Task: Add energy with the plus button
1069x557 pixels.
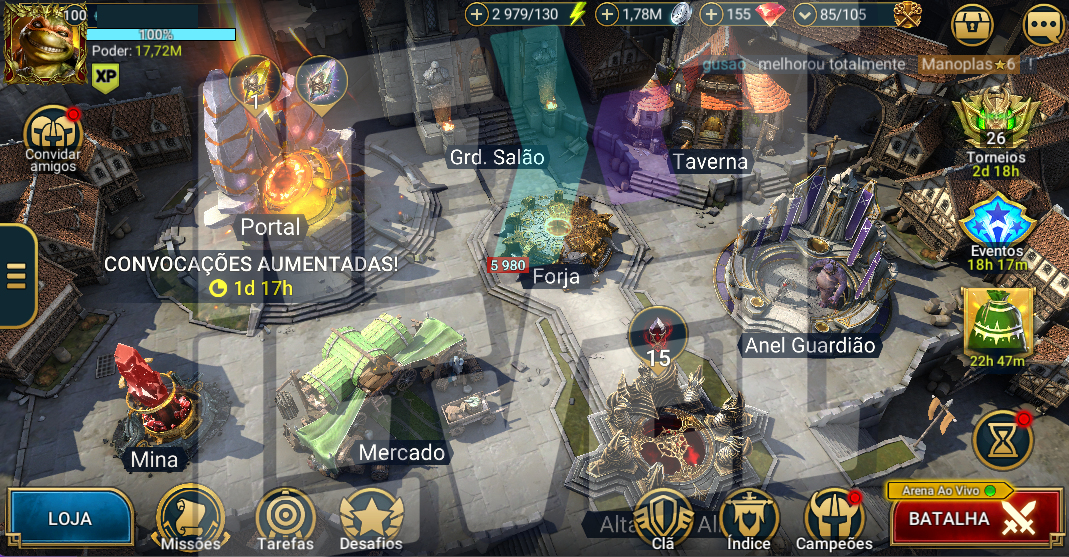Action: point(477,14)
